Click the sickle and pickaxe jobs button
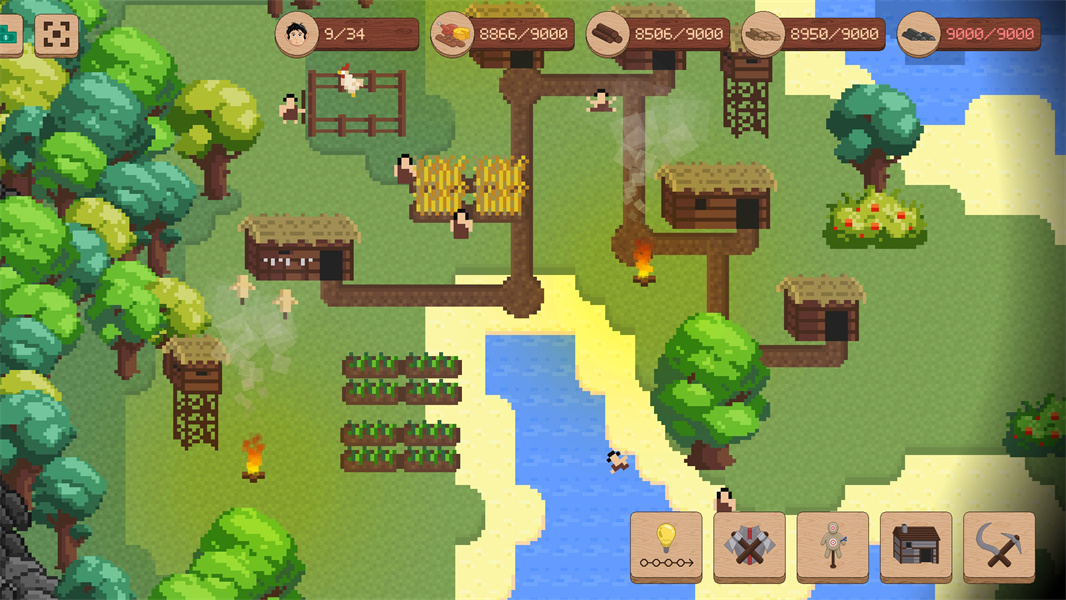1066x600 pixels. [x=998, y=545]
